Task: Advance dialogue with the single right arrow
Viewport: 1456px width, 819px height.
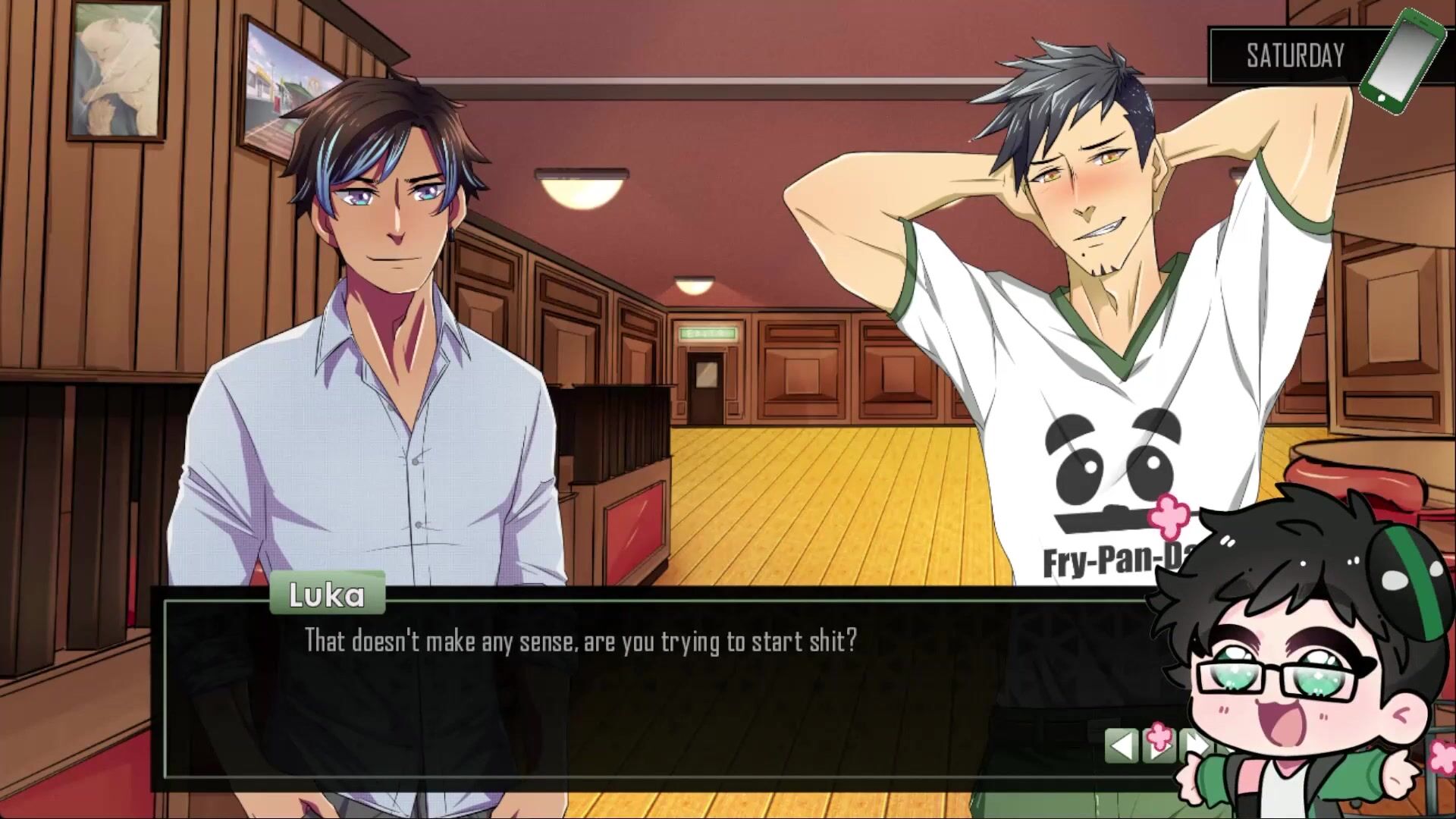Action: click(1159, 747)
